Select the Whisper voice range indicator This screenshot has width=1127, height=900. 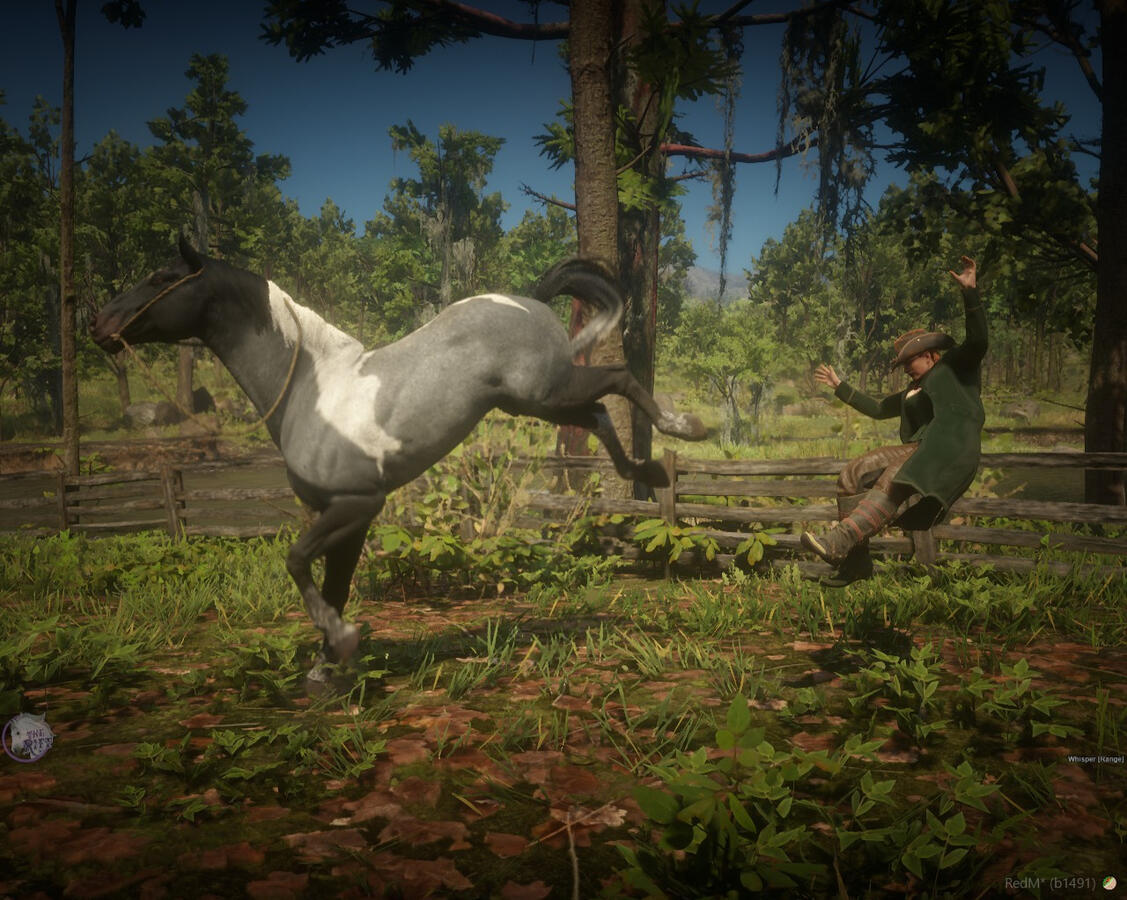1094,759
